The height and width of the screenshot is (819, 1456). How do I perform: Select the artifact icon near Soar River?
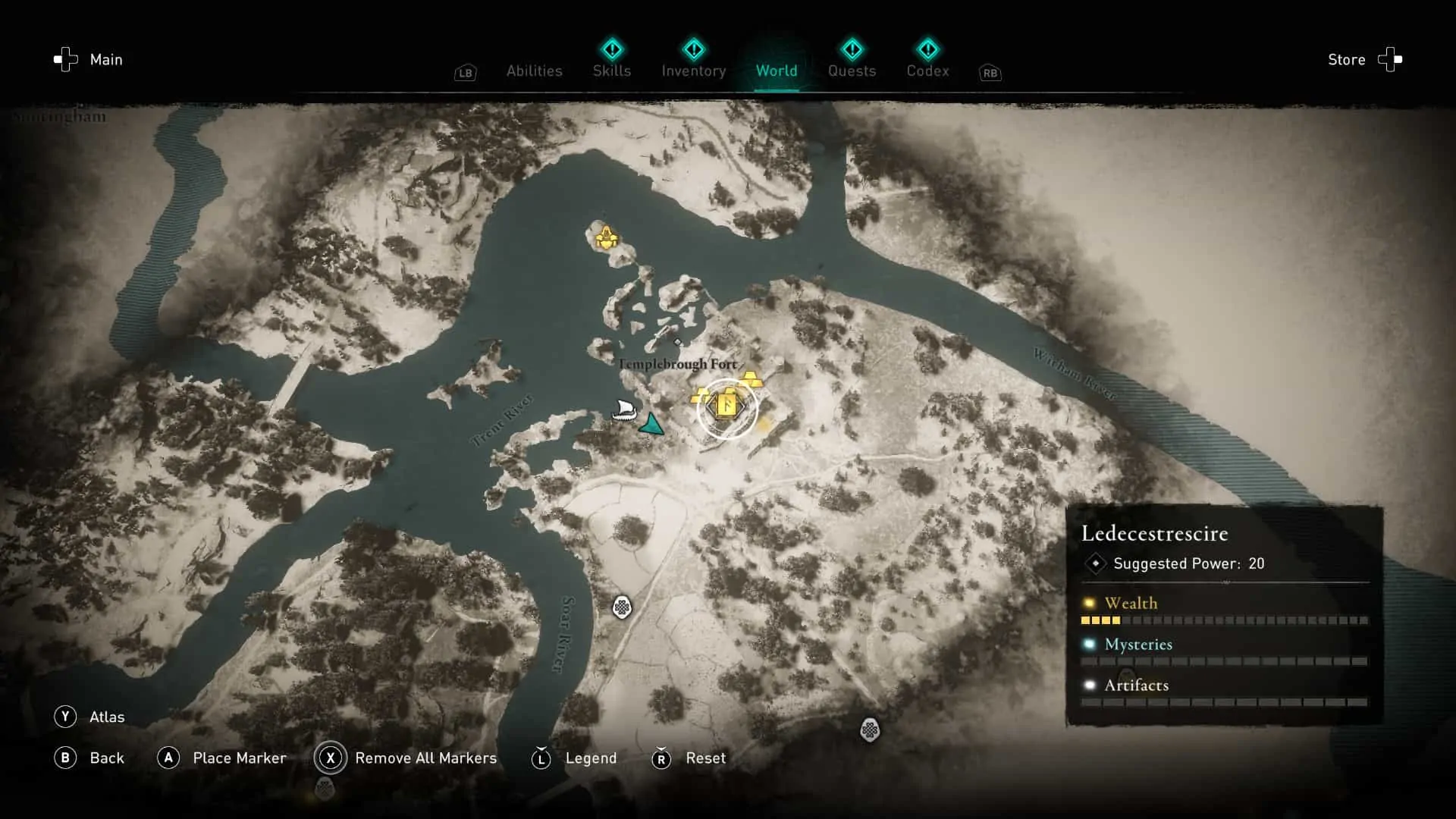tap(622, 608)
